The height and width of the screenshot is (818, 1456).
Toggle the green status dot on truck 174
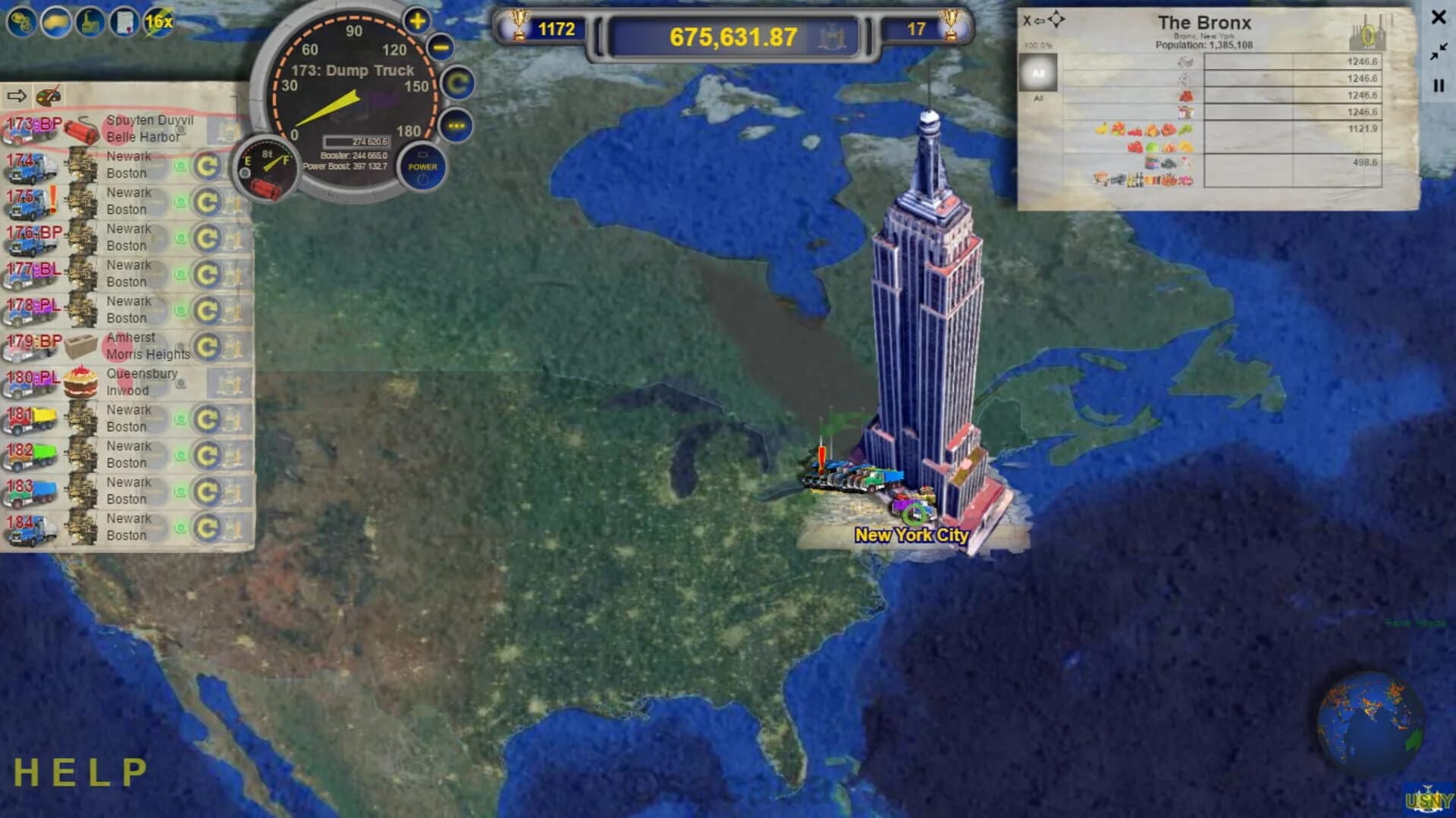tap(179, 165)
